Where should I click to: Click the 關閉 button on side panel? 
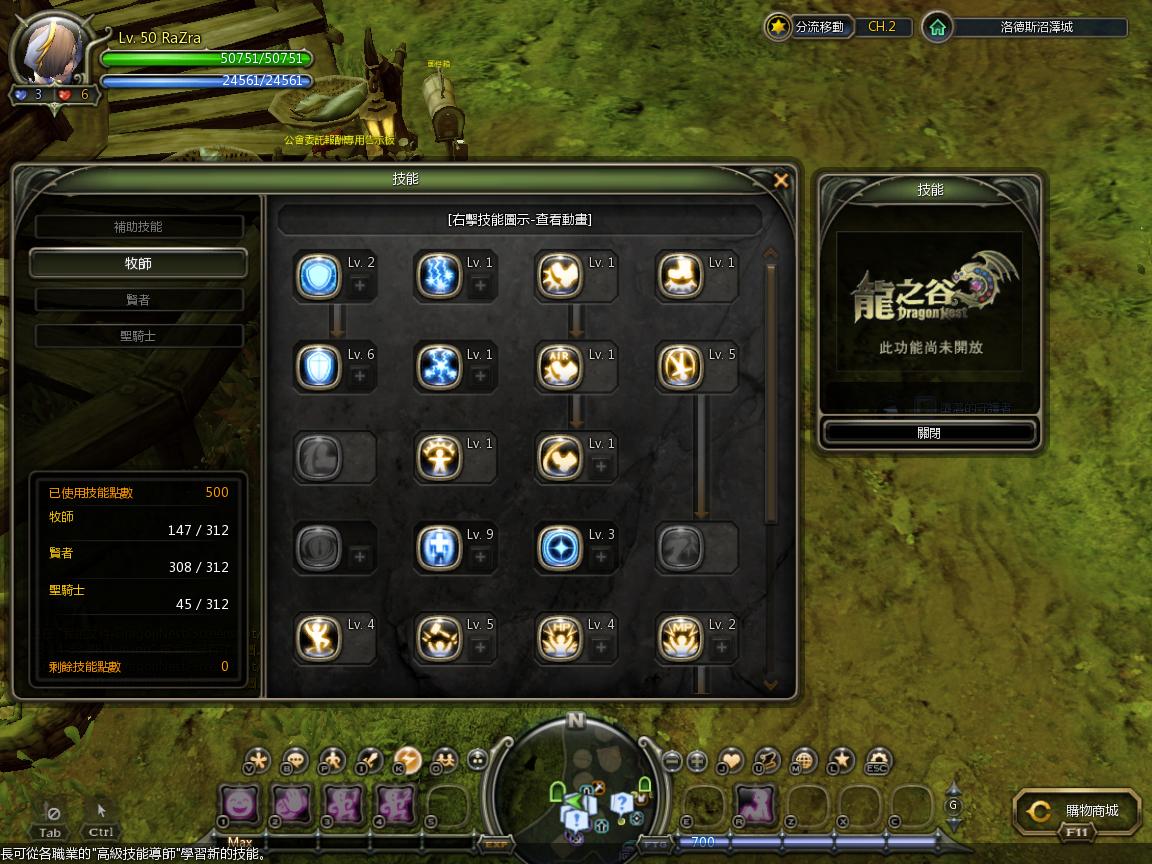click(928, 433)
